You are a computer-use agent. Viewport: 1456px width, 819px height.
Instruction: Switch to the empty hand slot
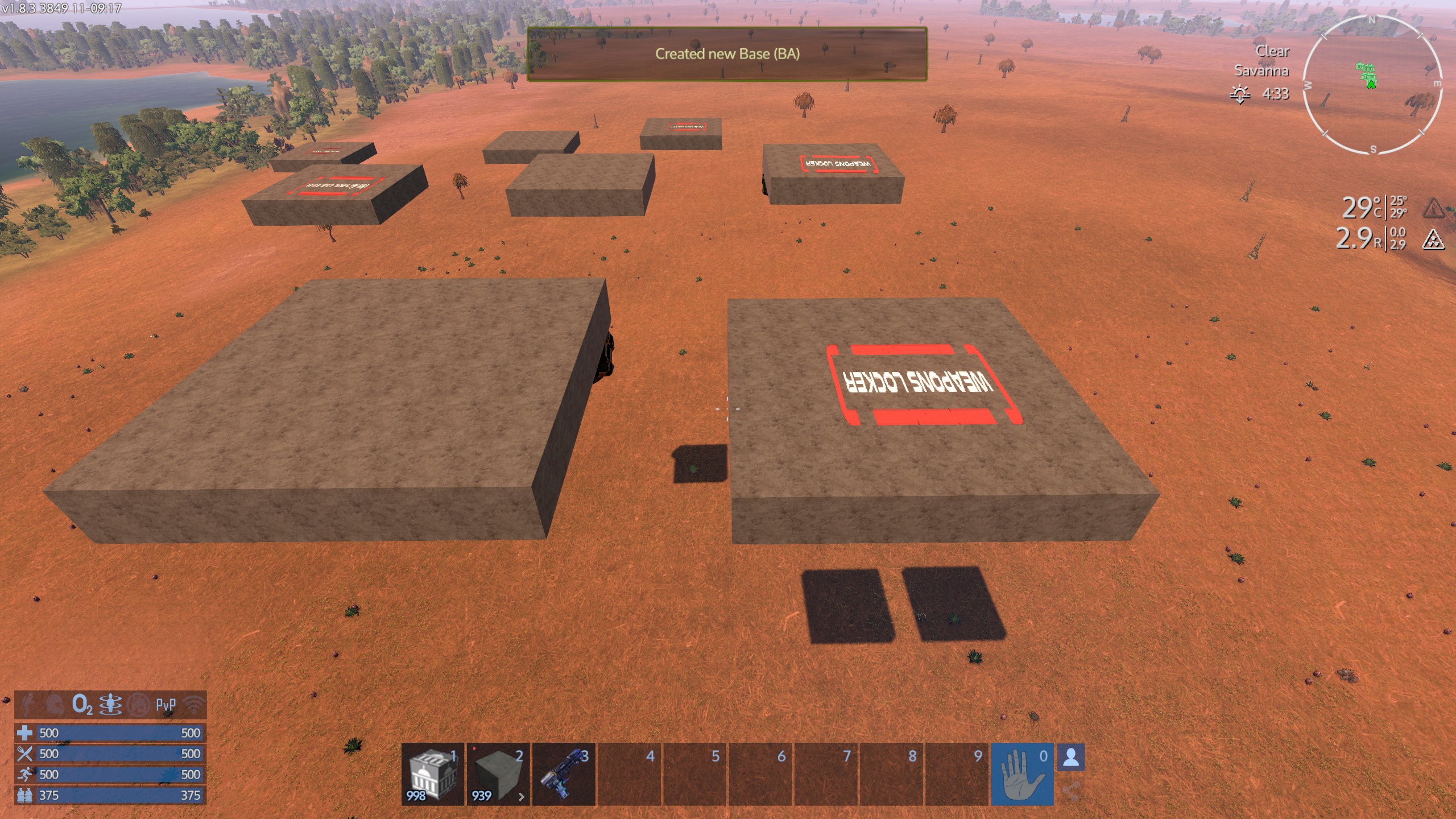1022,773
